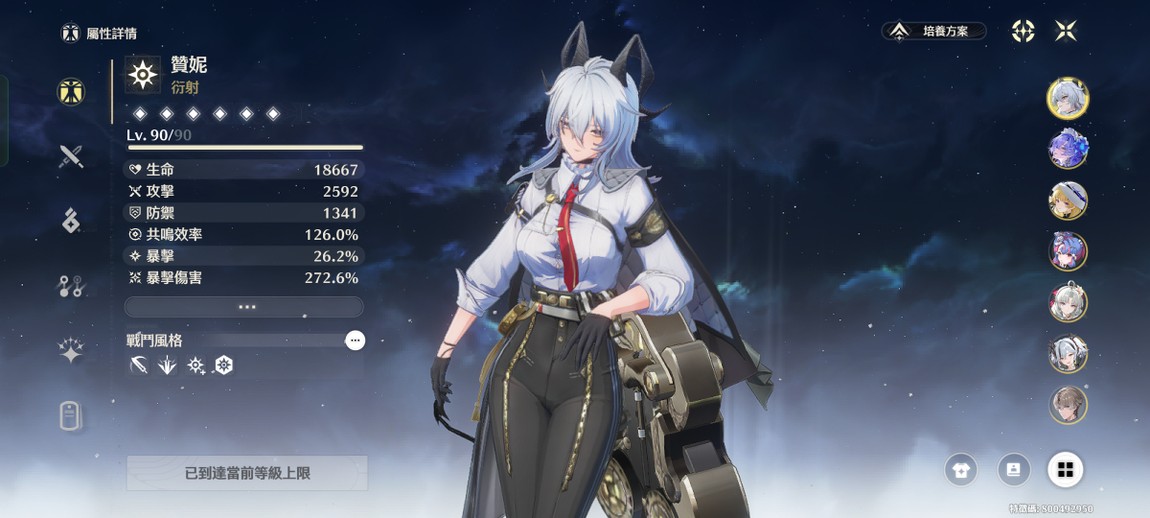
Task: Open the bottom capsule-shaped tab in sidebar
Action: pyautogui.click(x=70, y=415)
